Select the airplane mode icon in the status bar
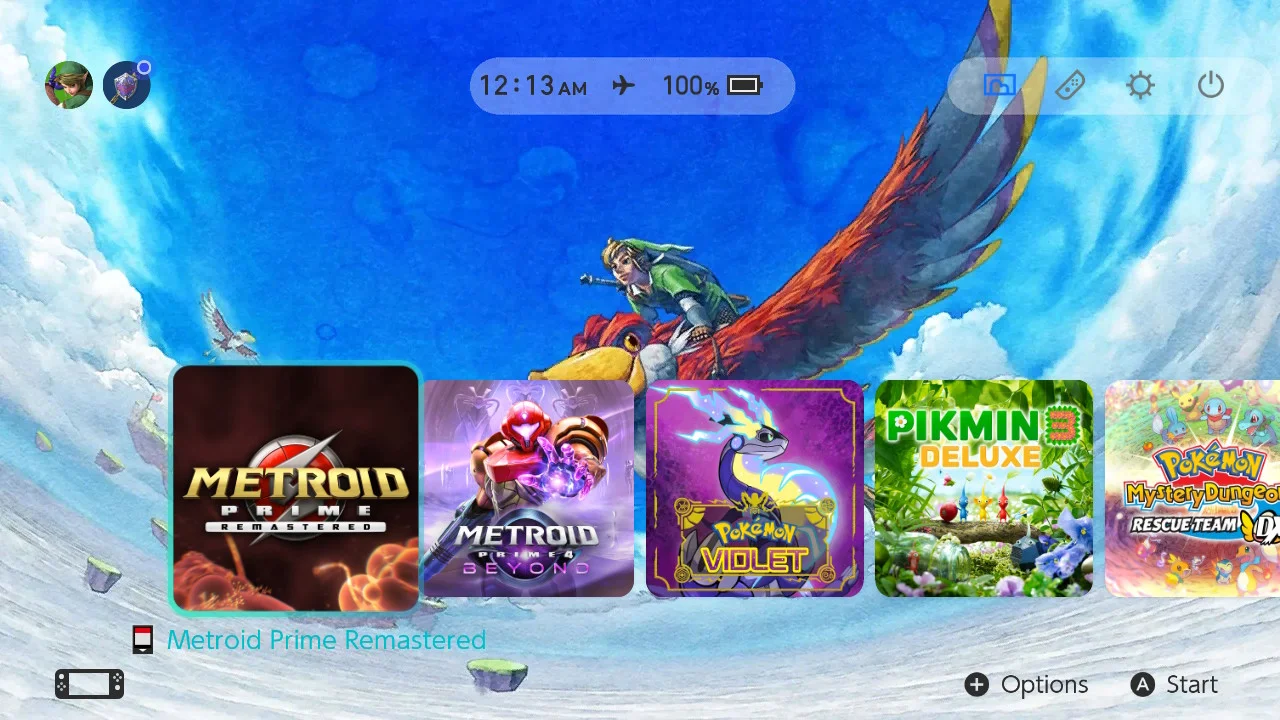Viewport: 1280px width, 720px height. coord(622,86)
